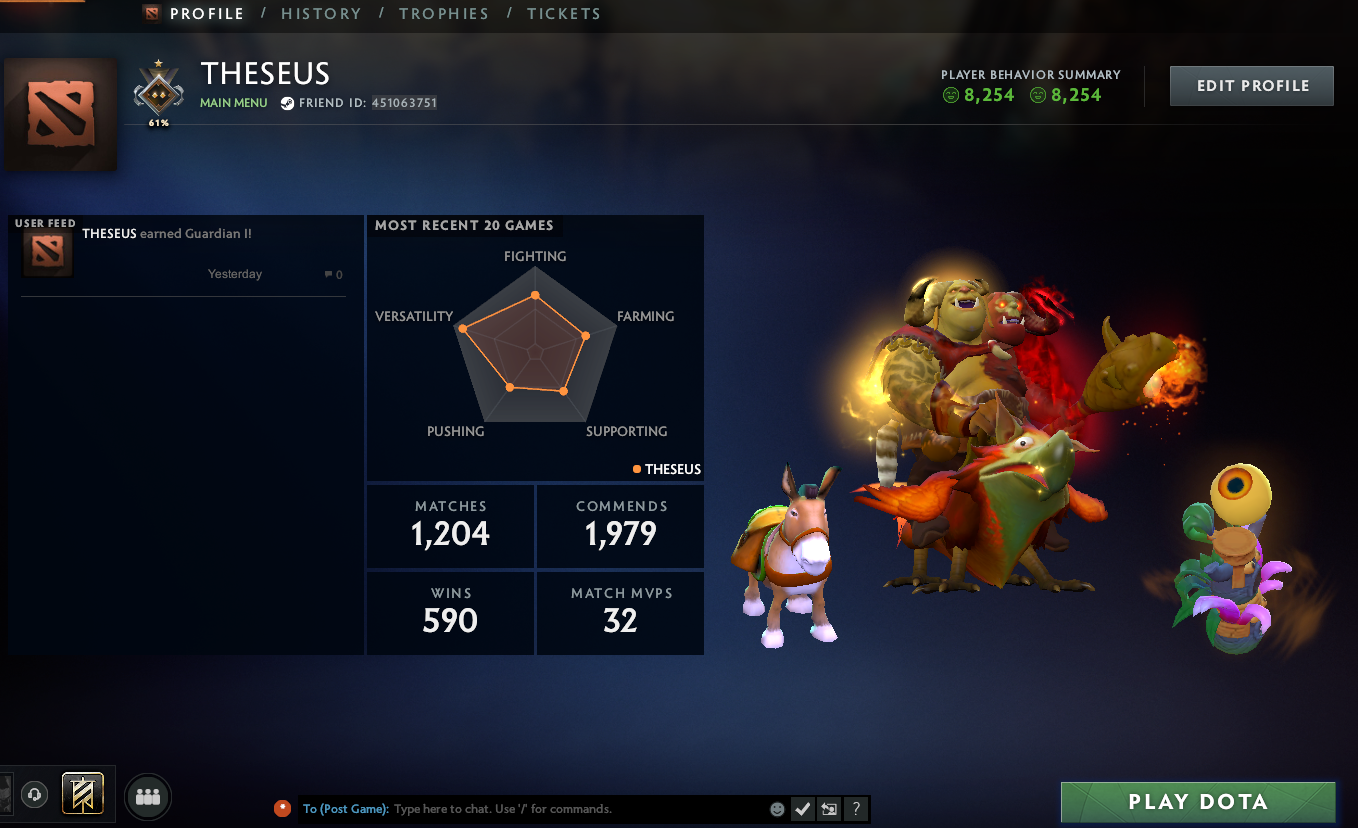Return via the MAIN MENU link

click(233, 102)
